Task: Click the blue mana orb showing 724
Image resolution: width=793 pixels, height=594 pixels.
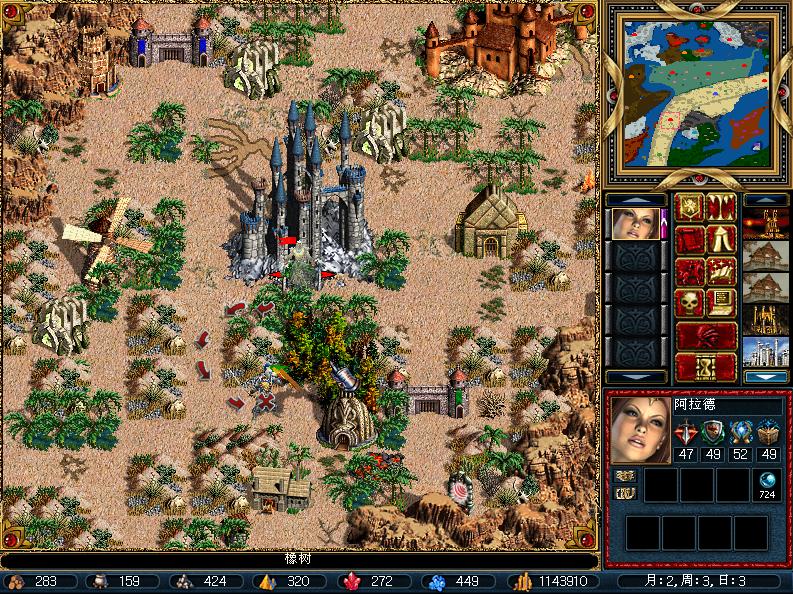Action: tap(768, 481)
